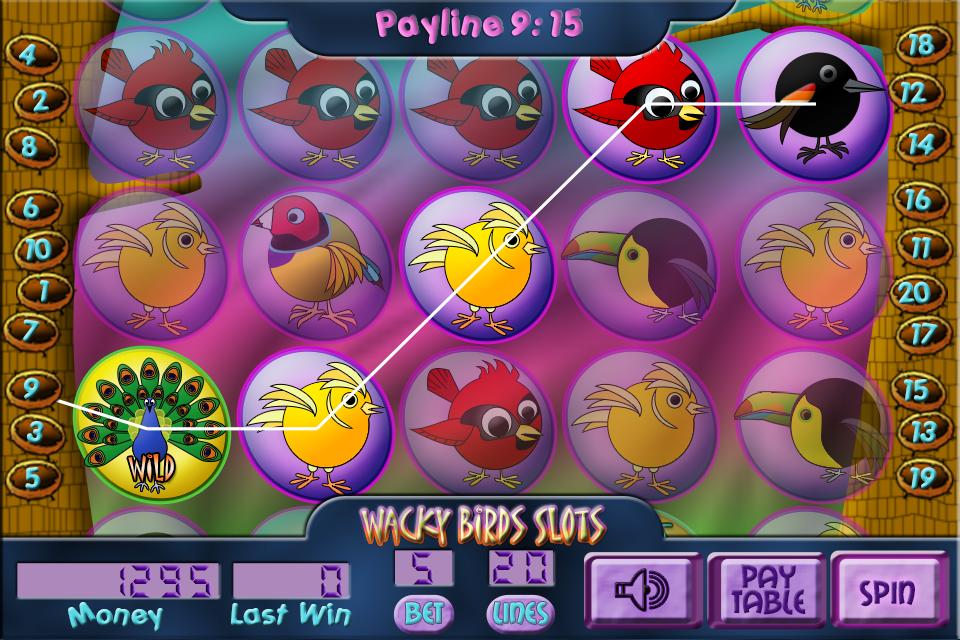
Task: Change the Bet amount
Action: coord(424,610)
